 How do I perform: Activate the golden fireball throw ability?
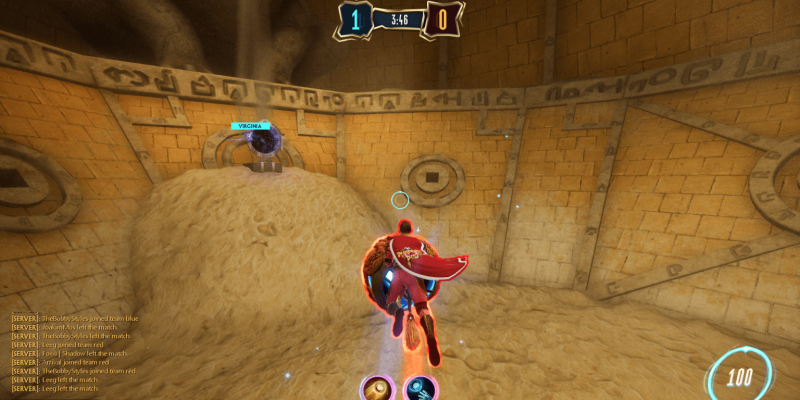378,389
